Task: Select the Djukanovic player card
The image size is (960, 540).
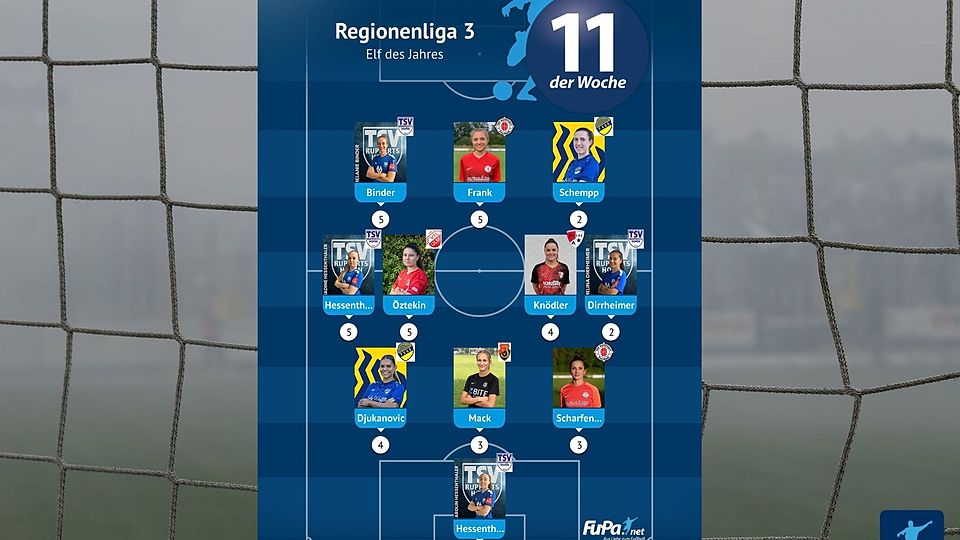Action: (381, 384)
